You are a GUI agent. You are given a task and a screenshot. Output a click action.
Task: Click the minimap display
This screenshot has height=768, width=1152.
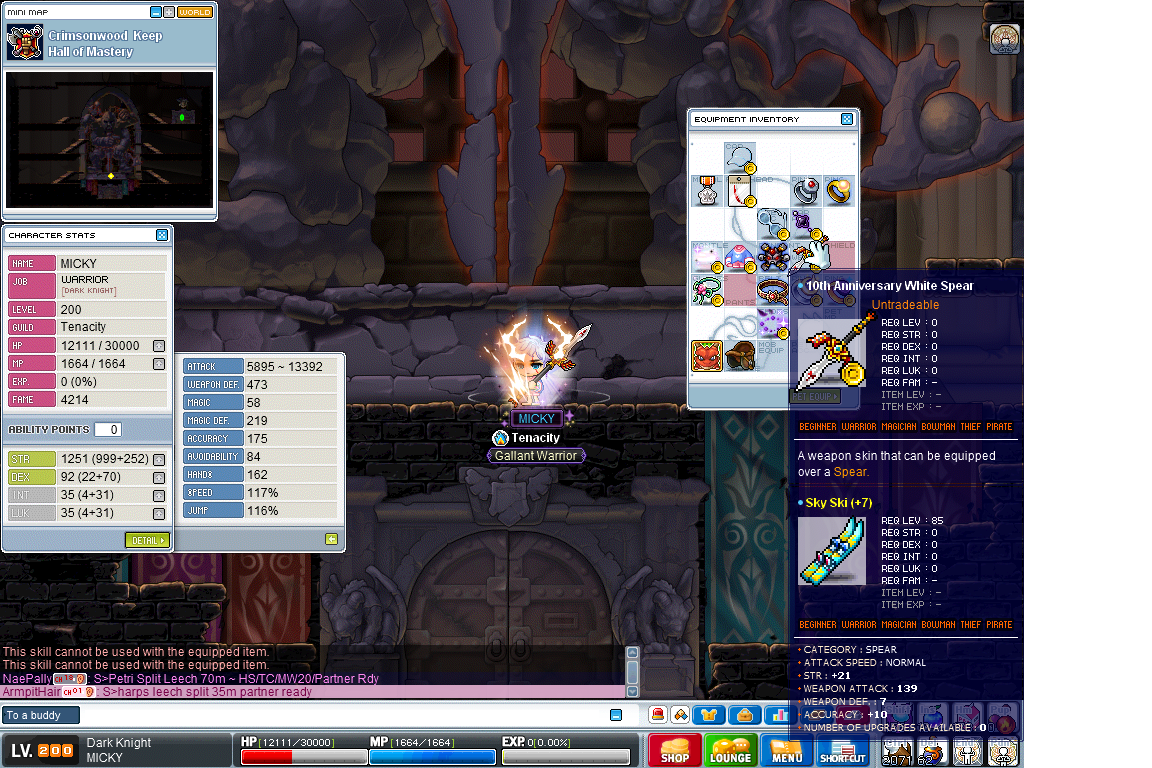(109, 139)
